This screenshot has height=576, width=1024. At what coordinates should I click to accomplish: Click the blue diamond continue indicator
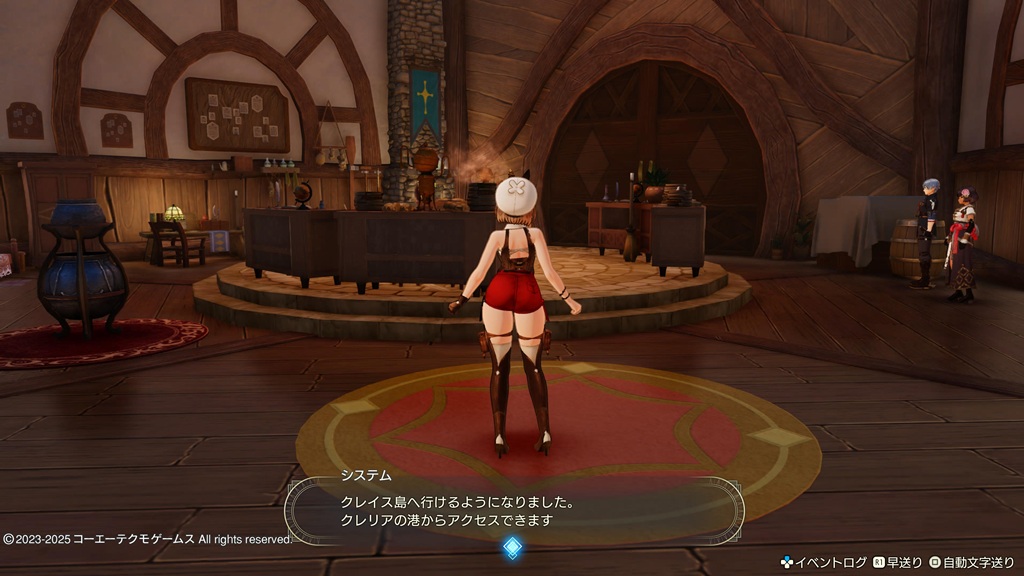coord(512,547)
